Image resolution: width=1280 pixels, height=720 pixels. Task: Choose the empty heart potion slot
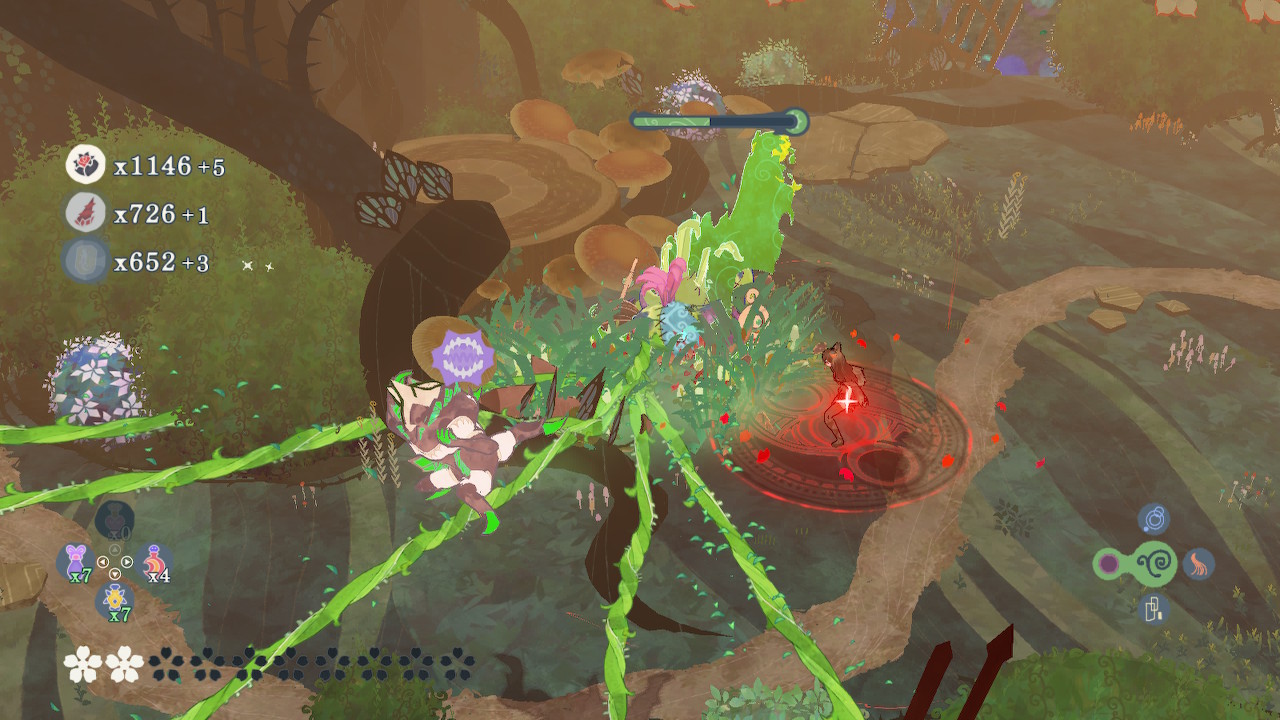tap(115, 520)
